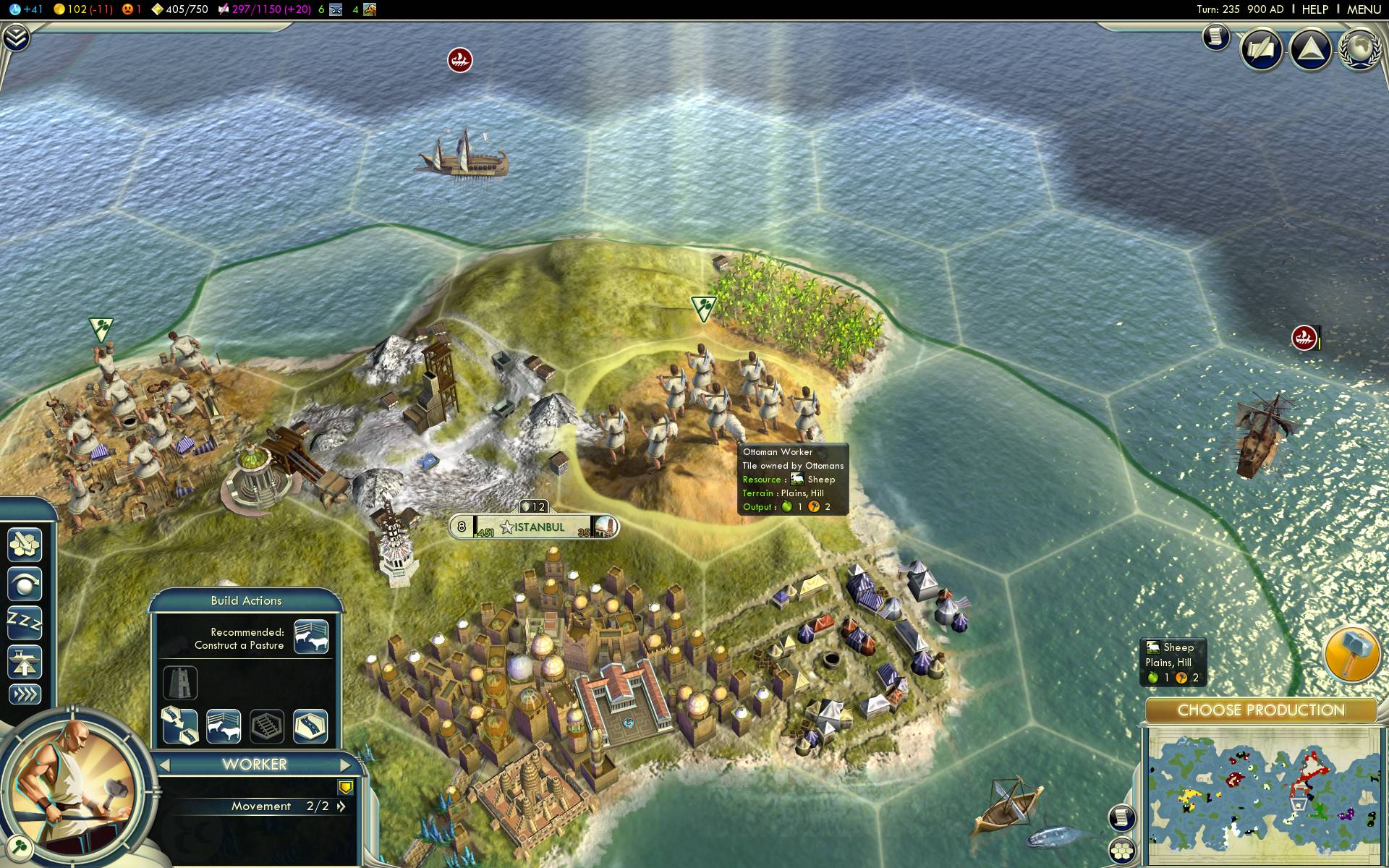Open the MENU
Screen dimensions: 1389x868
(x=1364, y=9)
